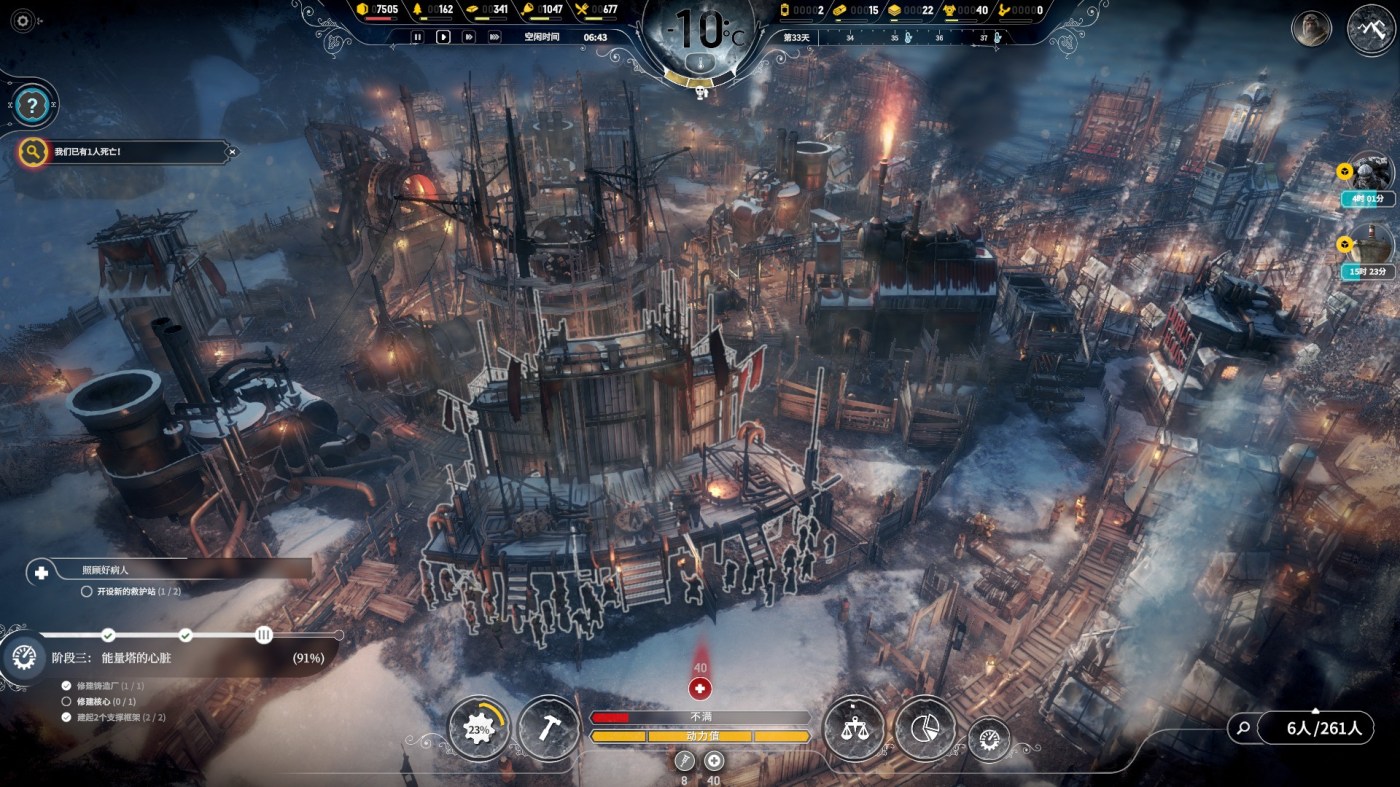Click the magnifier on the death alert

pyautogui.click(x=33, y=152)
